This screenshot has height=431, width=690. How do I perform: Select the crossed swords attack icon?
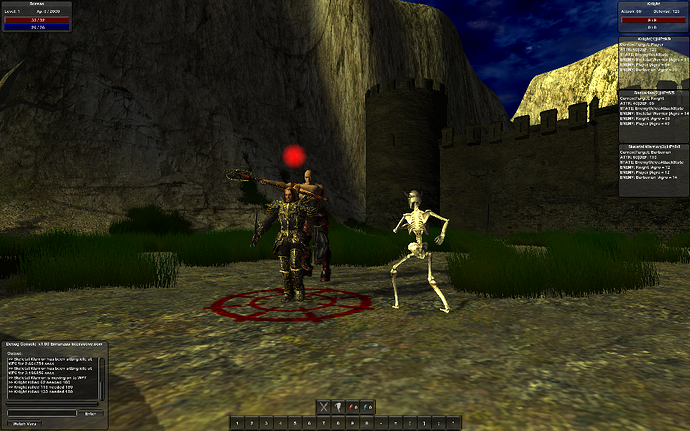point(324,407)
